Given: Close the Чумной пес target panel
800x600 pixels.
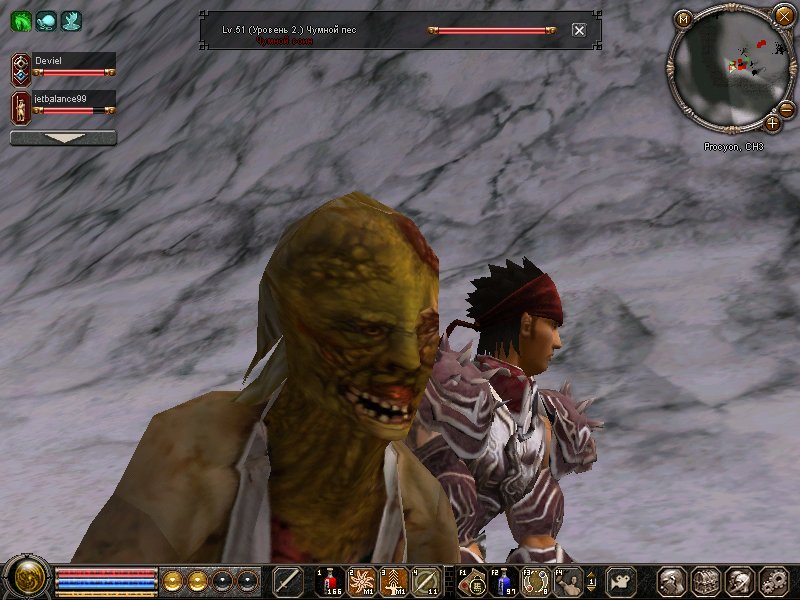Looking at the screenshot, I should [x=579, y=30].
